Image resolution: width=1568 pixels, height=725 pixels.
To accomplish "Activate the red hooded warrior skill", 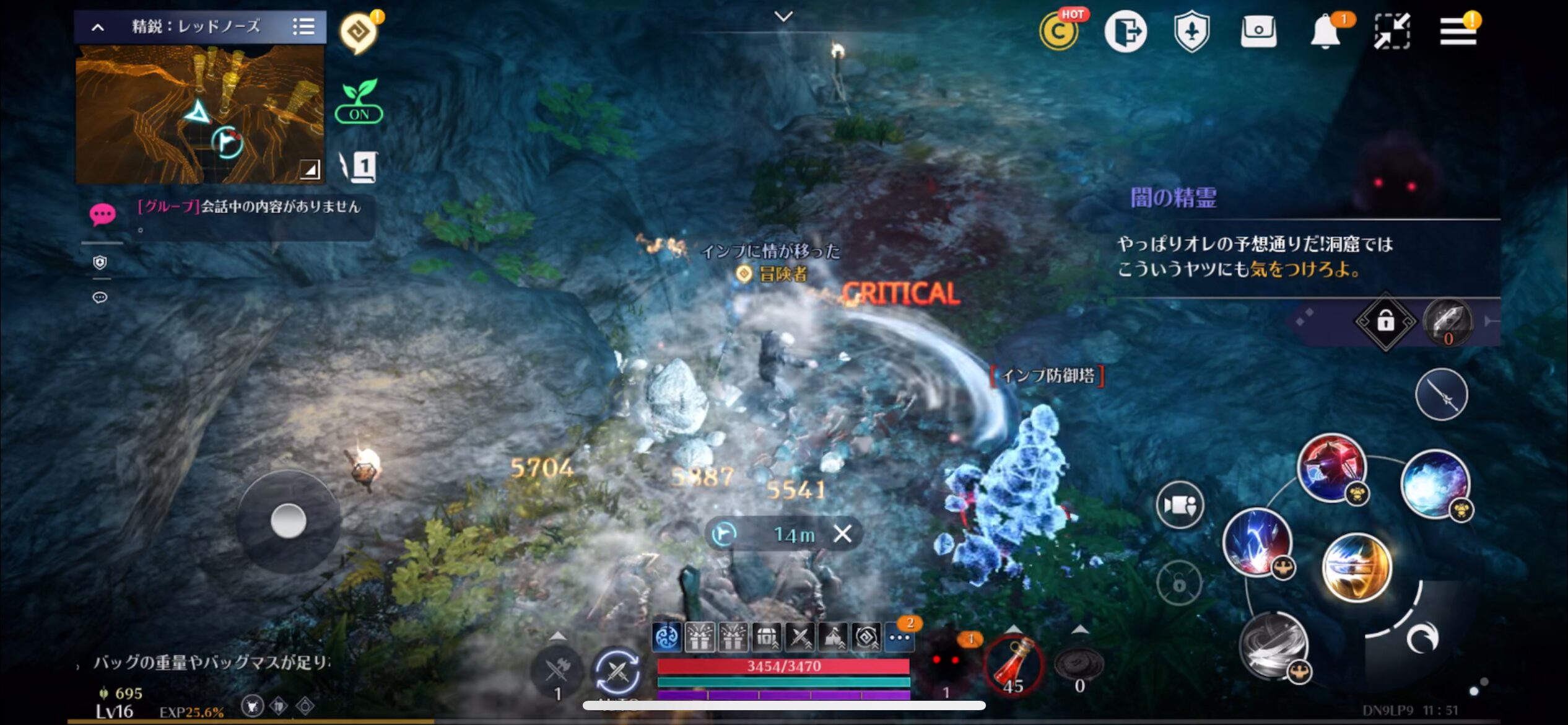I will coord(1331,468).
